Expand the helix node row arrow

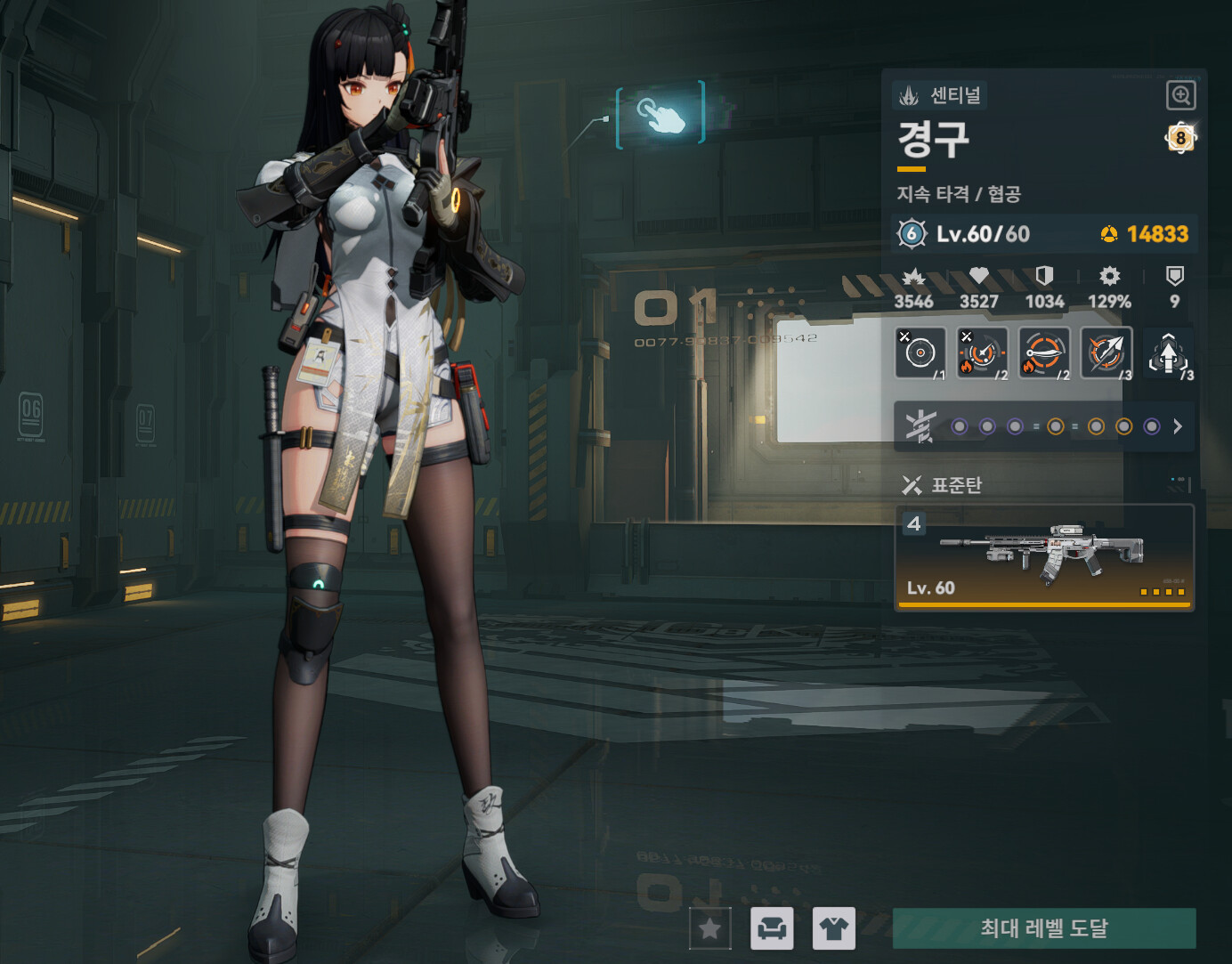pyautogui.click(x=1178, y=426)
